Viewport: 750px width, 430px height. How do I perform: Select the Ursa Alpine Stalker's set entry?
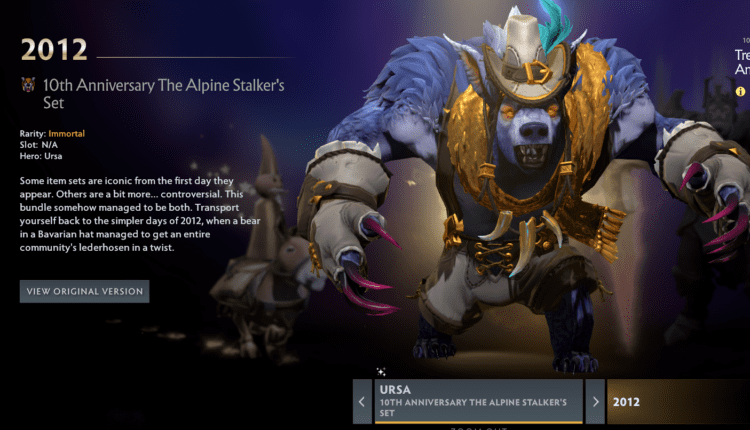(x=478, y=402)
